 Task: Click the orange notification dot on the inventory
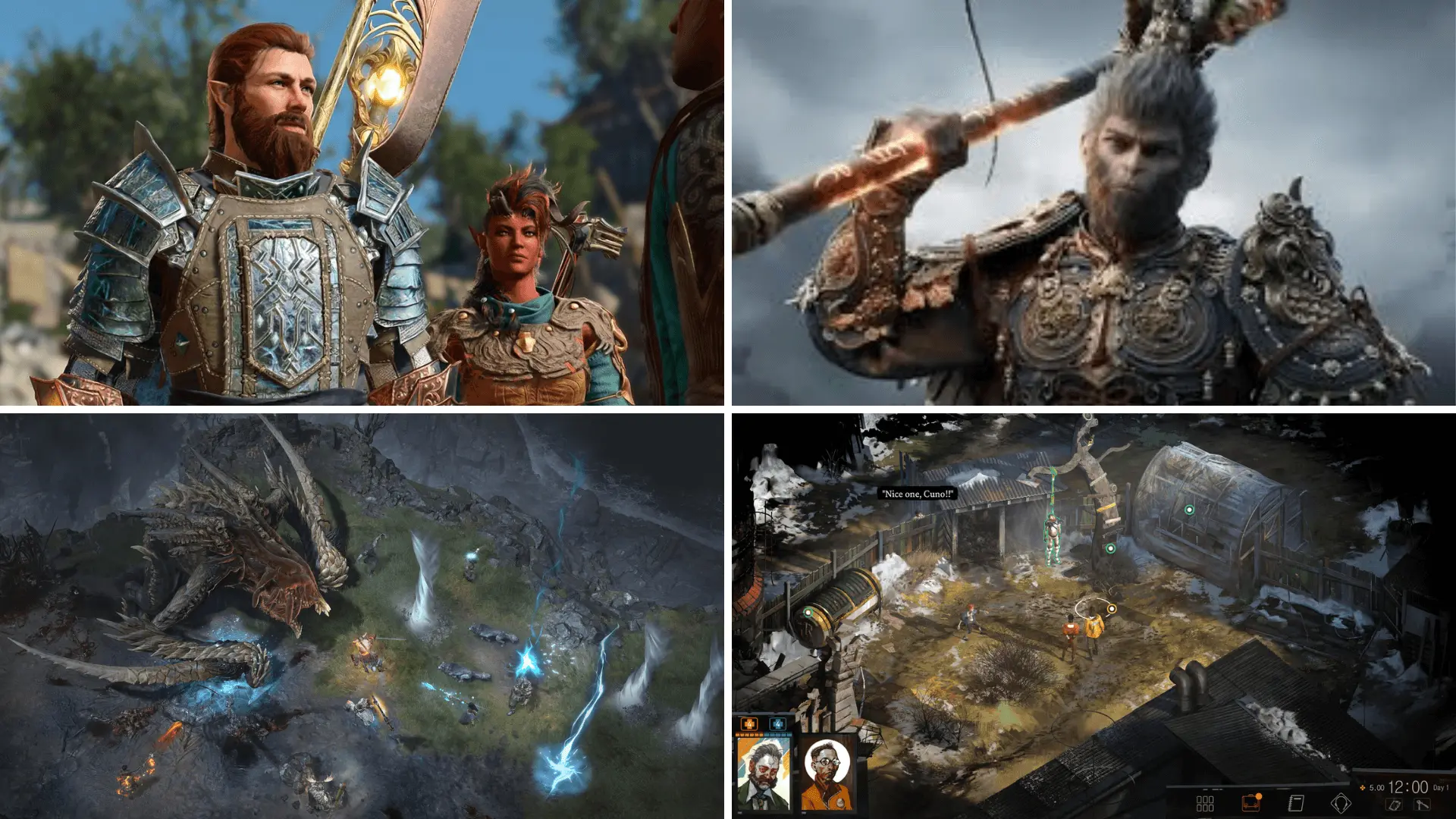tap(1258, 795)
